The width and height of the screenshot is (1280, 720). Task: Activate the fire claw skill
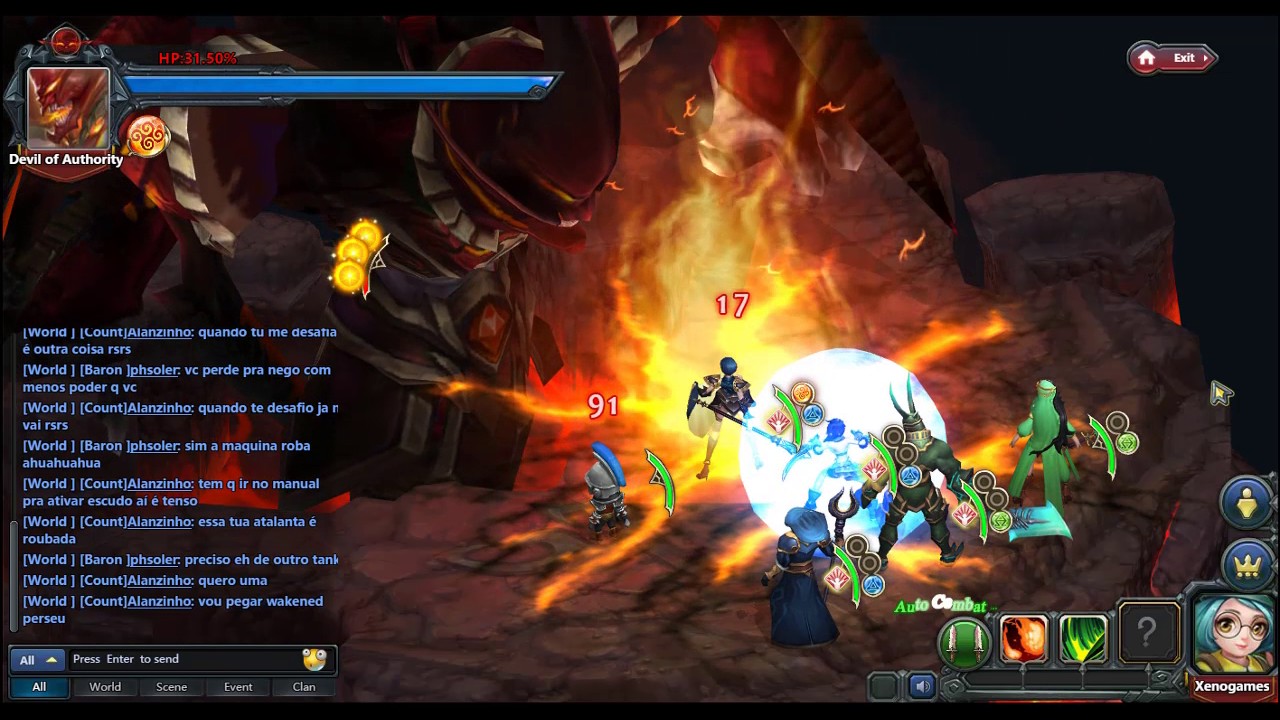(1023, 640)
